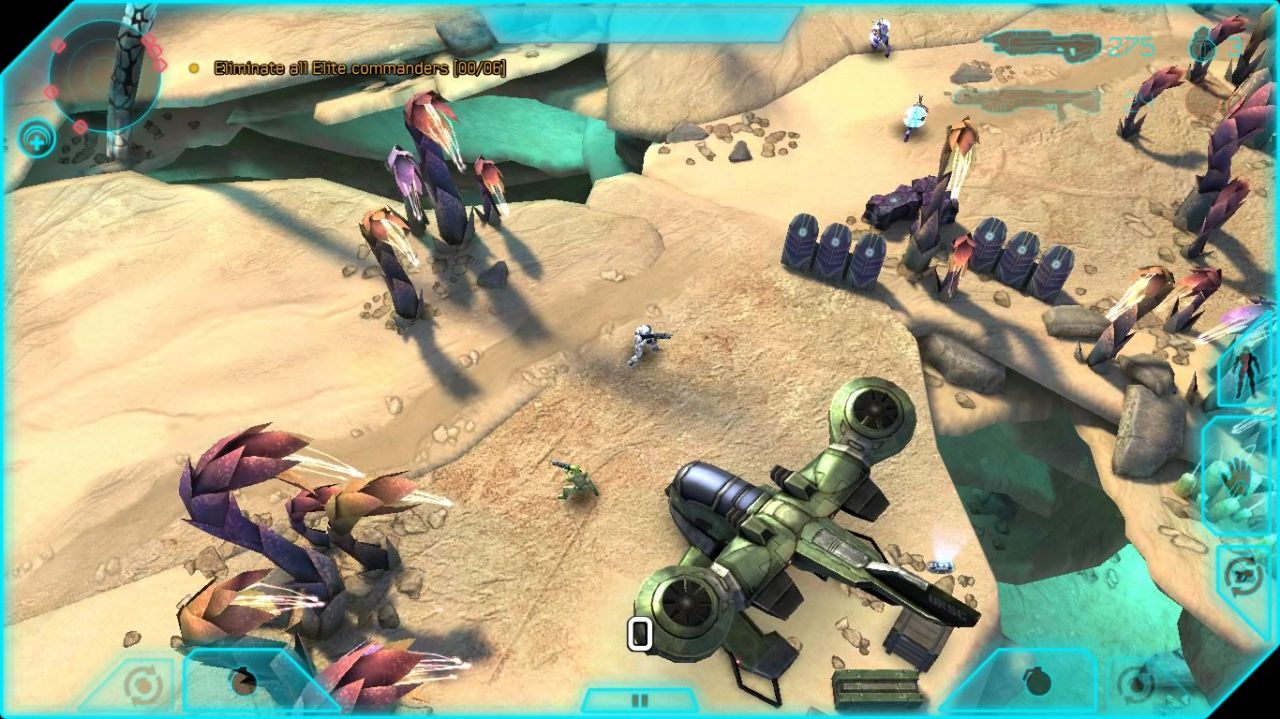Tap the hand-shaped action button
The image size is (1280, 719).
click(1238, 478)
